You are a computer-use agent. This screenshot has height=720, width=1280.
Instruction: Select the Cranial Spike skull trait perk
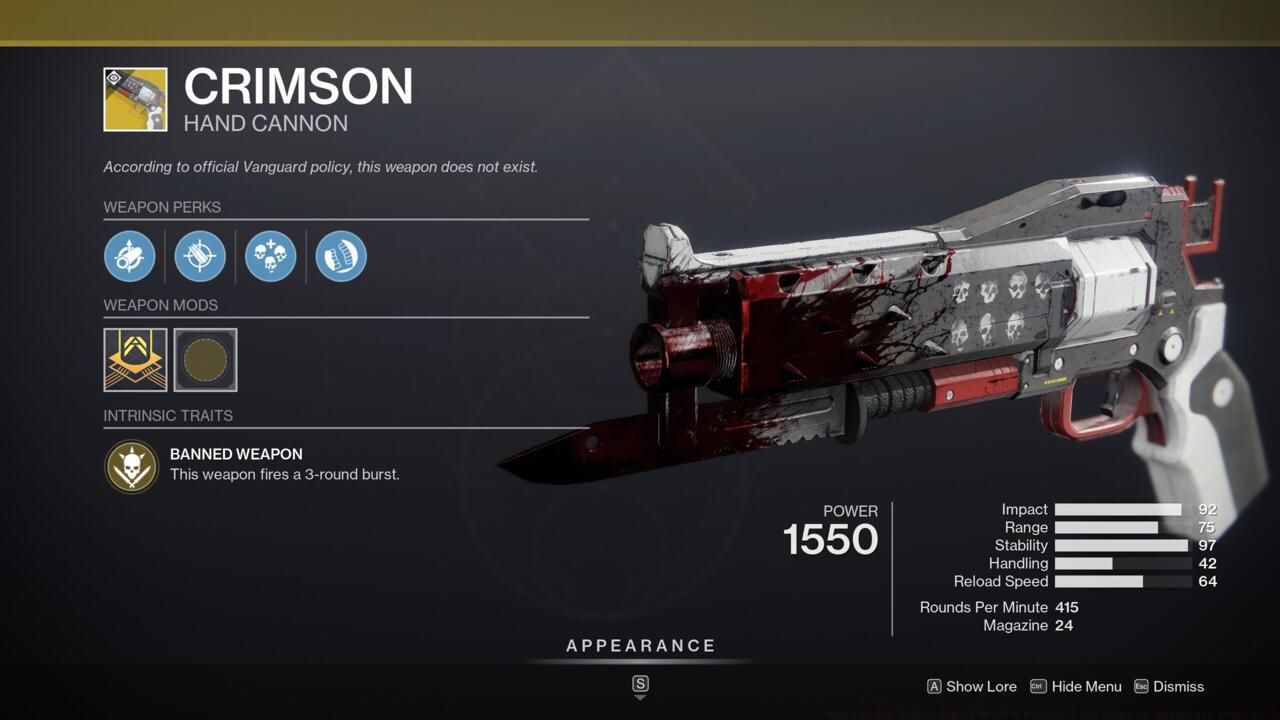click(x=270, y=256)
